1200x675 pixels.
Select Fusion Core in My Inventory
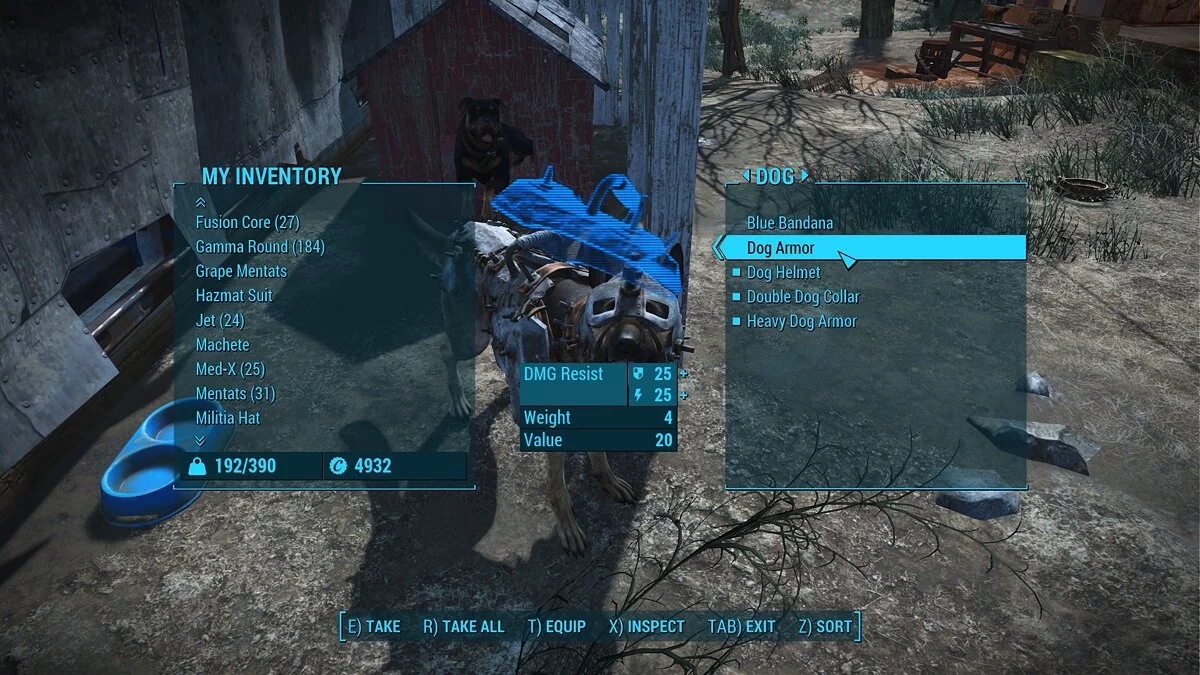[247, 222]
